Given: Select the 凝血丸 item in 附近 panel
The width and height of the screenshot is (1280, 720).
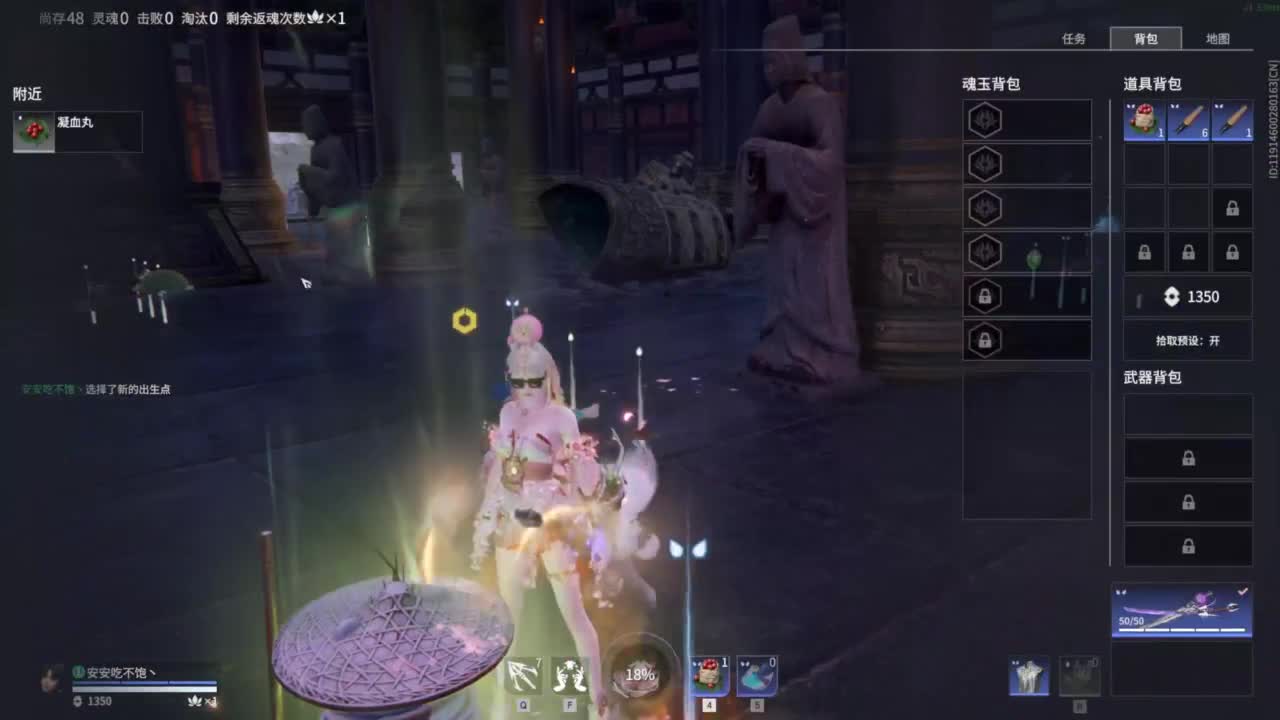Looking at the screenshot, I should click(77, 131).
